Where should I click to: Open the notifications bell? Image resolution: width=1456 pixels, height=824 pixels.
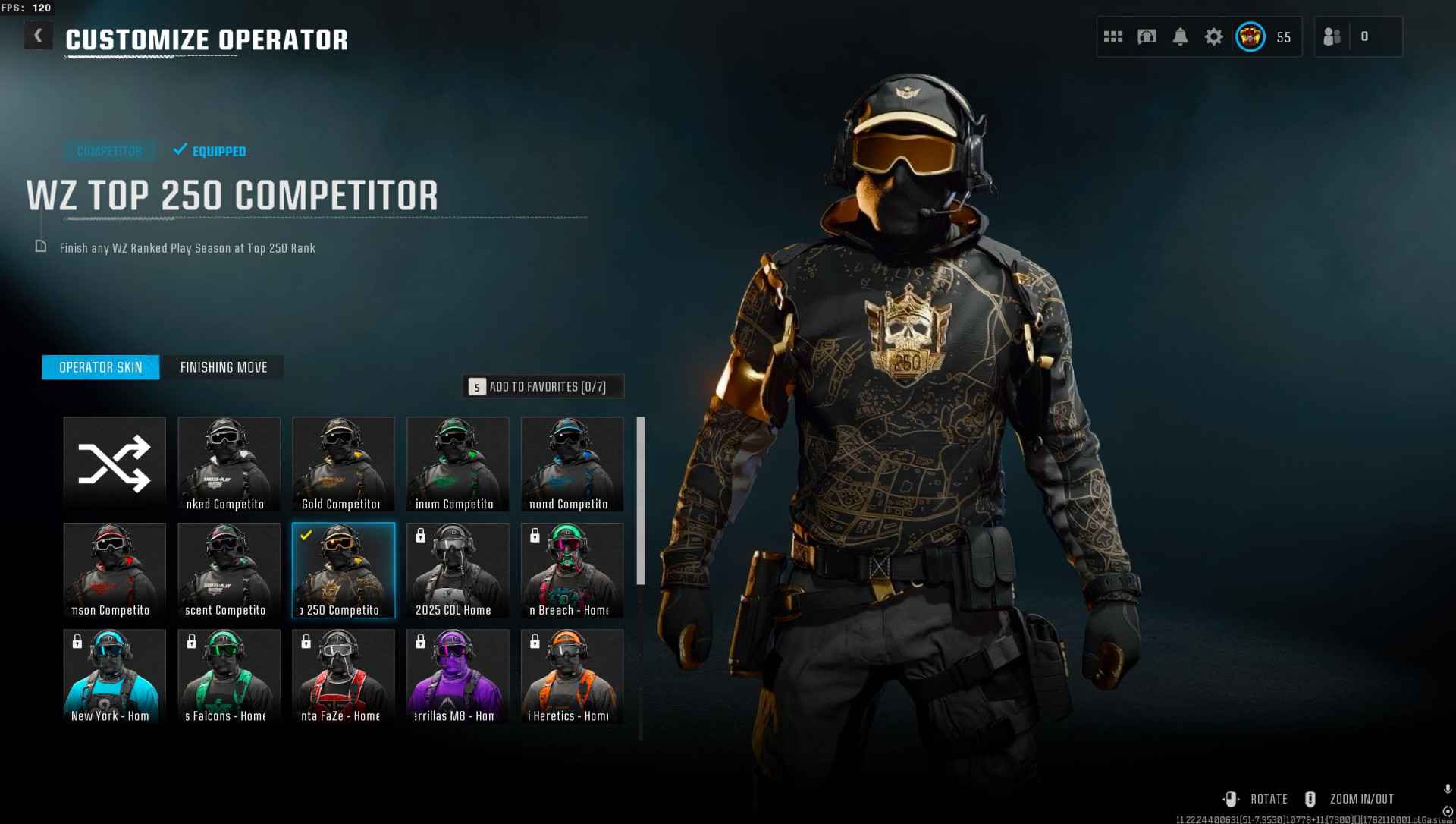[1180, 36]
